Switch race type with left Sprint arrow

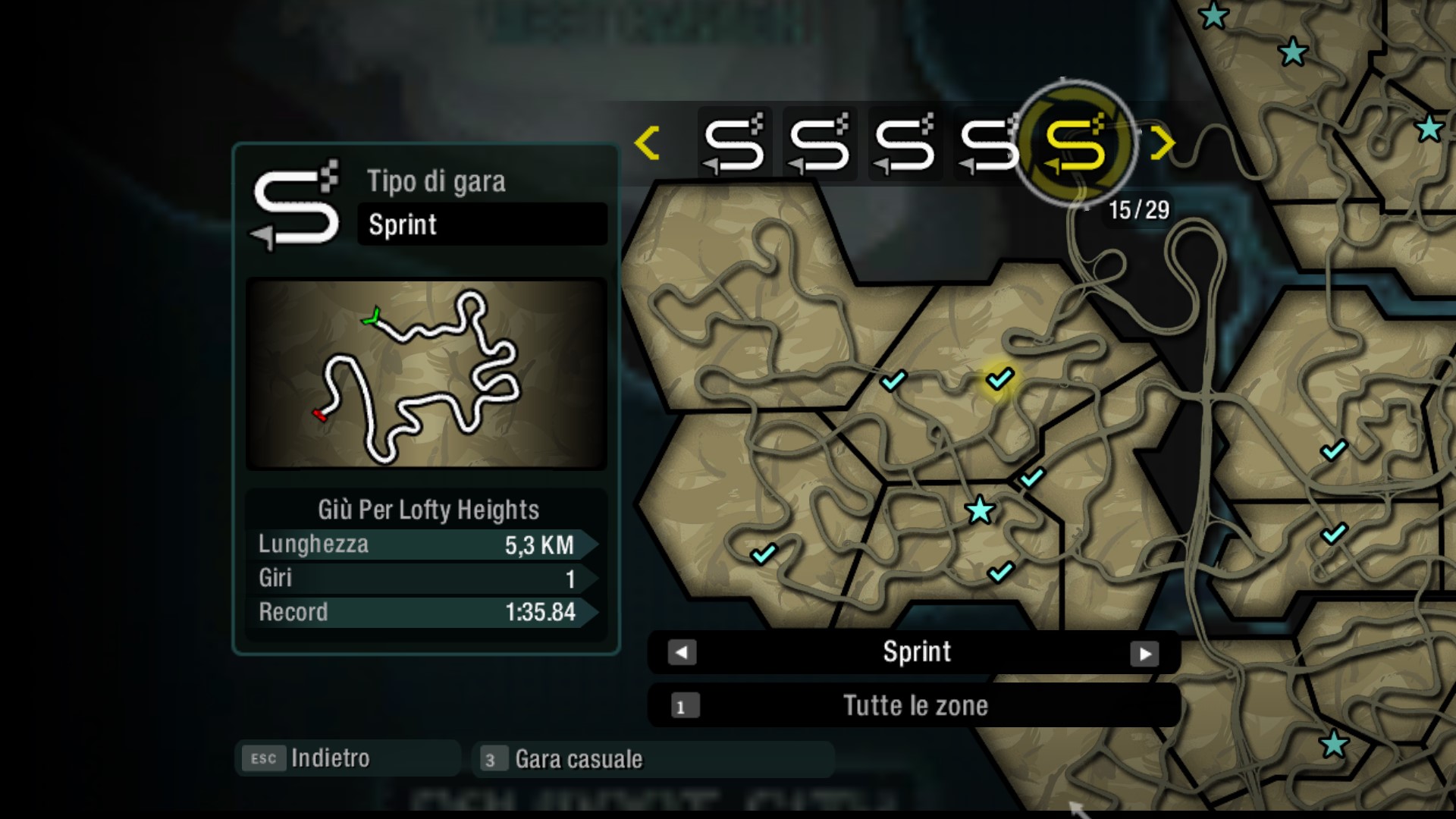click(x=682, y=653)
